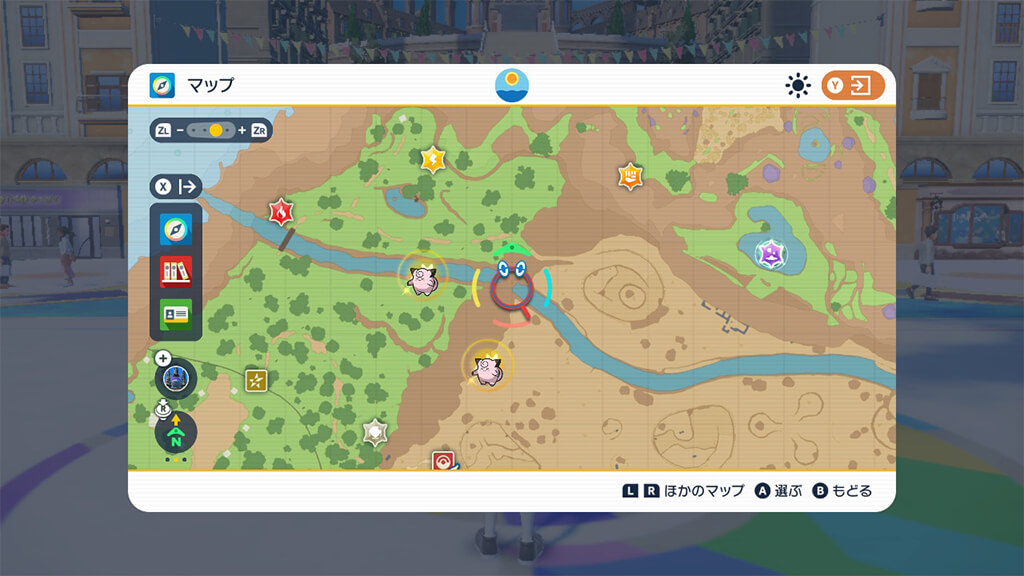Open the compass Map app in the sidebar
The width and height of the screenshot is (1024, 576).
(176, 230)
